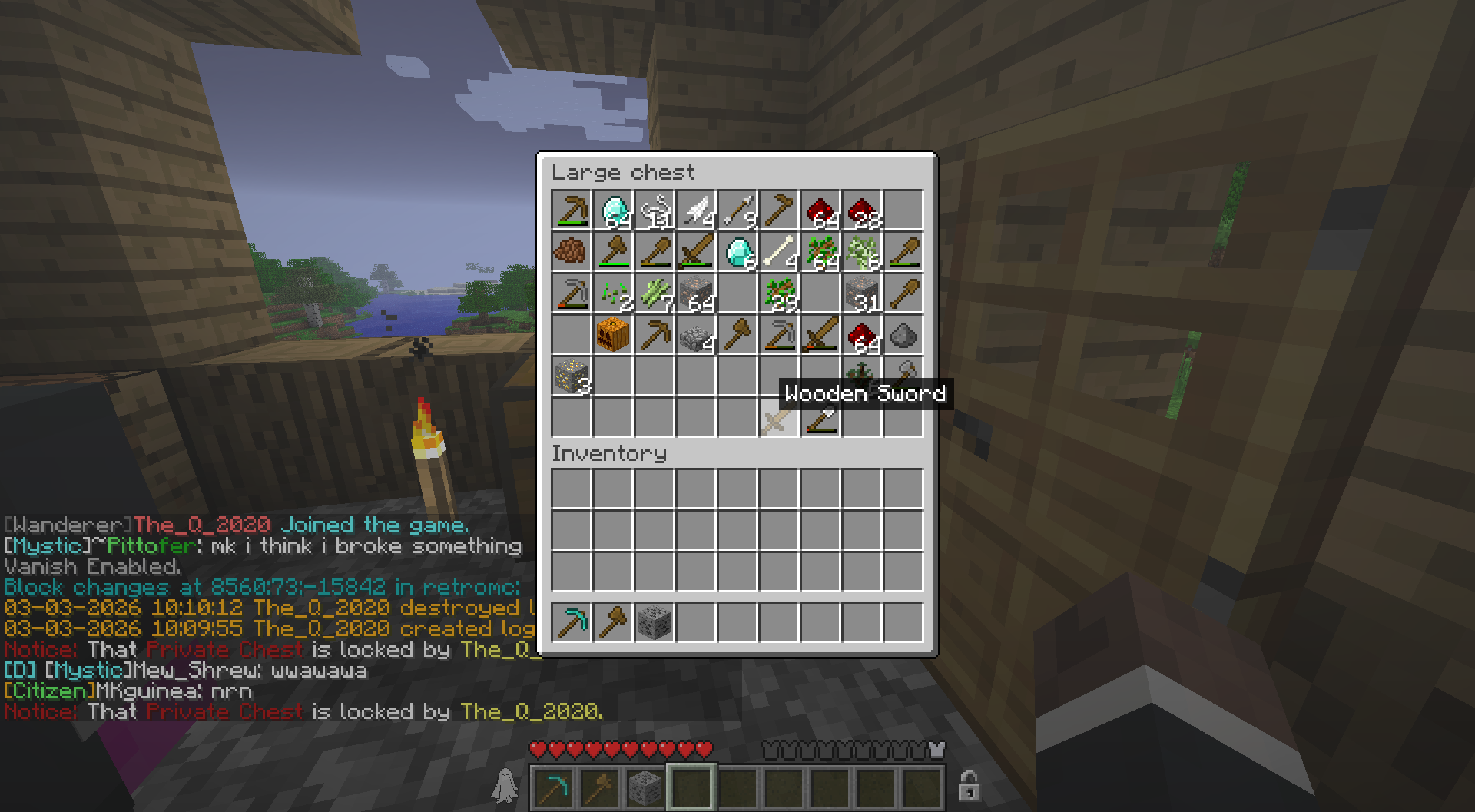Take the sugar cane stack of 7
The width and height of the screenshot is (1475, 812).
point(655,293)
